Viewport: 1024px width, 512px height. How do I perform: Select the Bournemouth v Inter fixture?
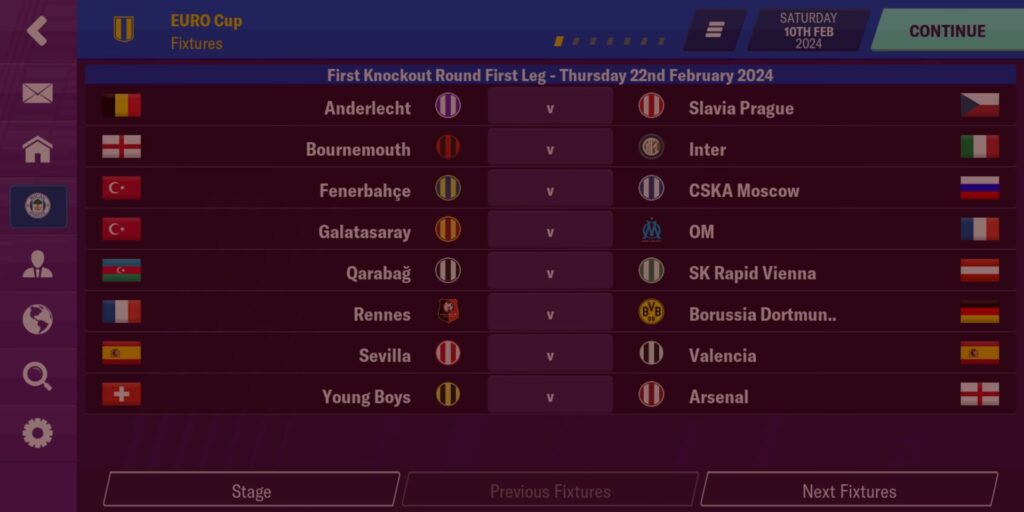[x=550, y=149]
